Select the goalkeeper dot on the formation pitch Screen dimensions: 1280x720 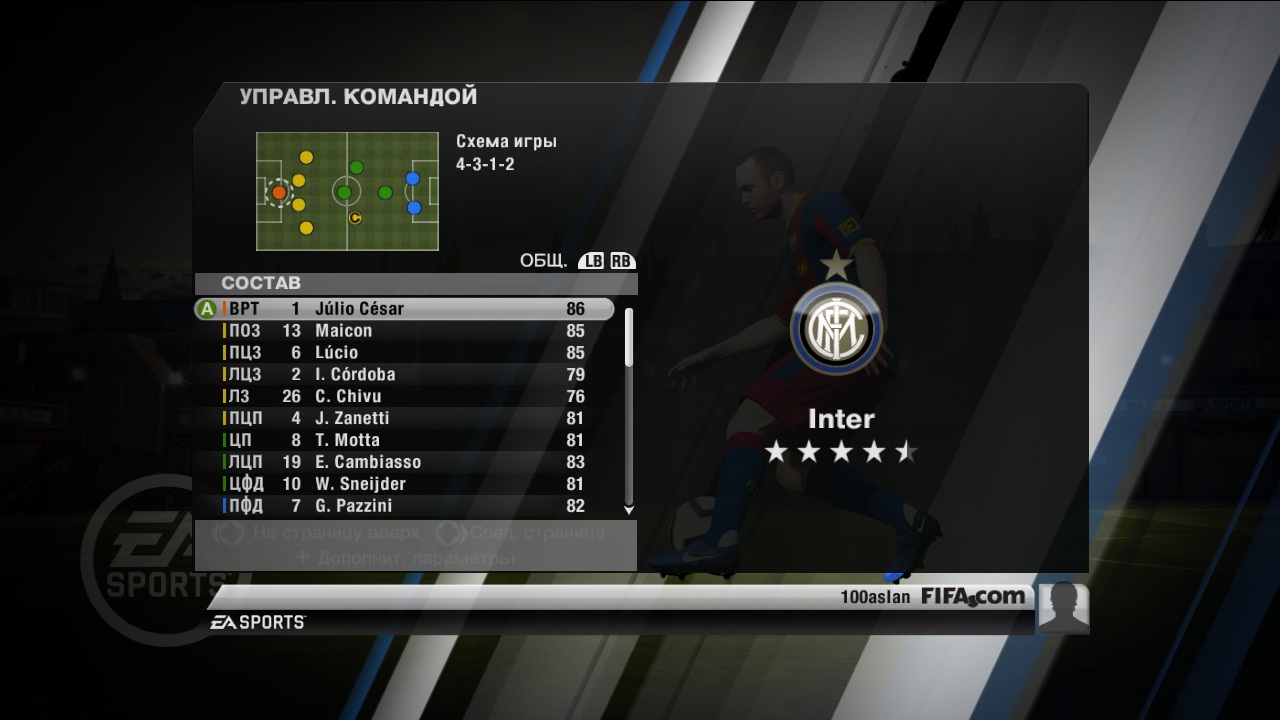(279, 192)
